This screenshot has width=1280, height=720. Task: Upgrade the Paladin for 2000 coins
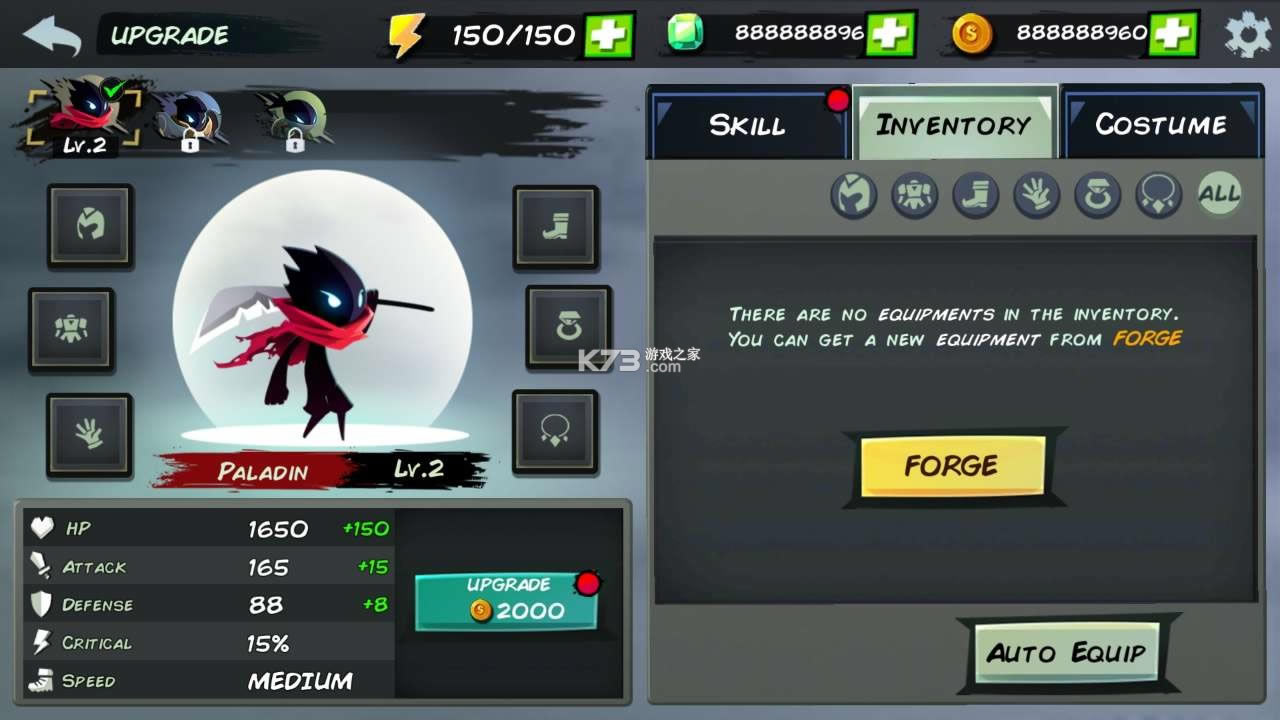coord(506,600)
